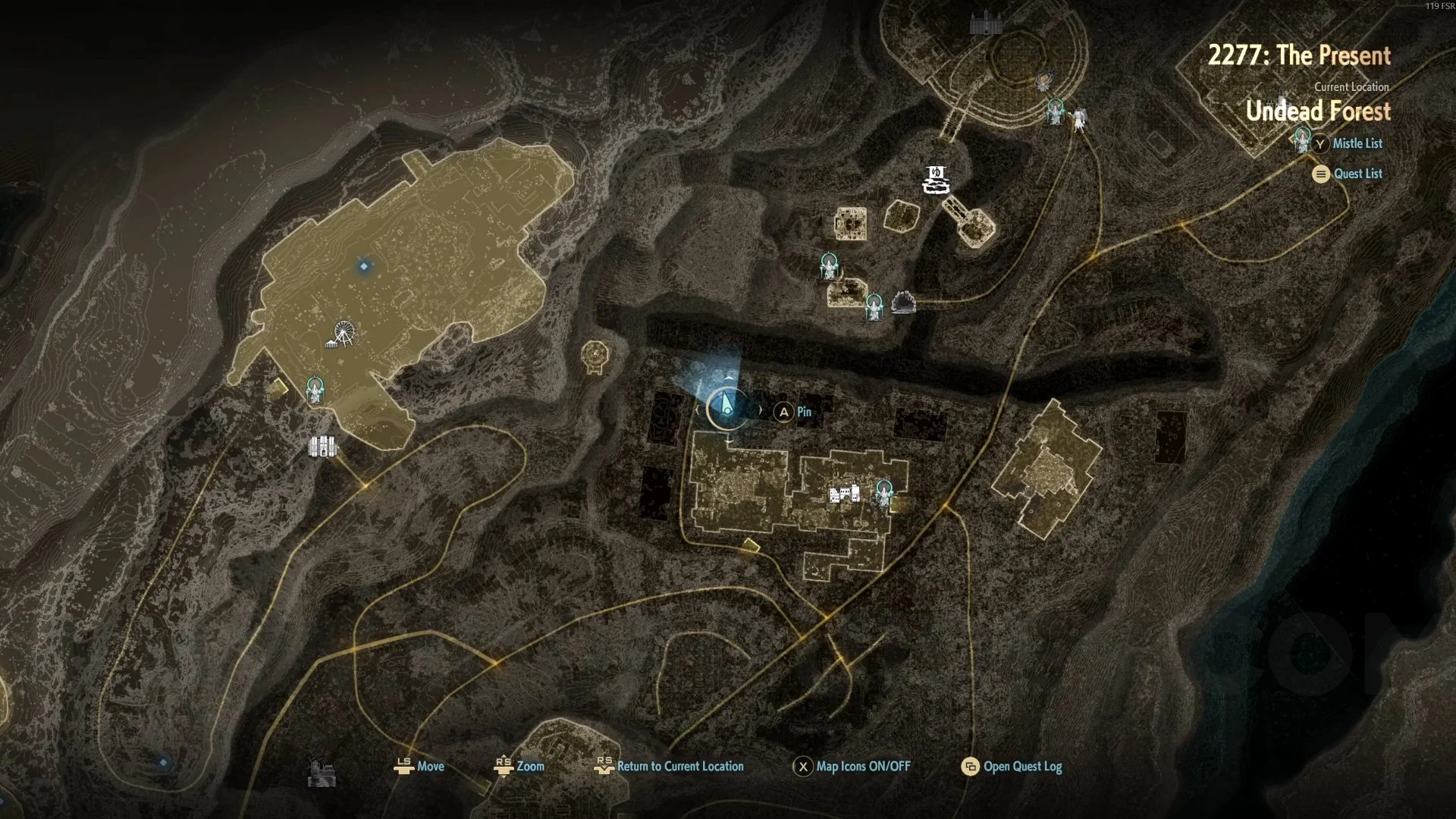Click the winged statue map marker

point(1078,119)
